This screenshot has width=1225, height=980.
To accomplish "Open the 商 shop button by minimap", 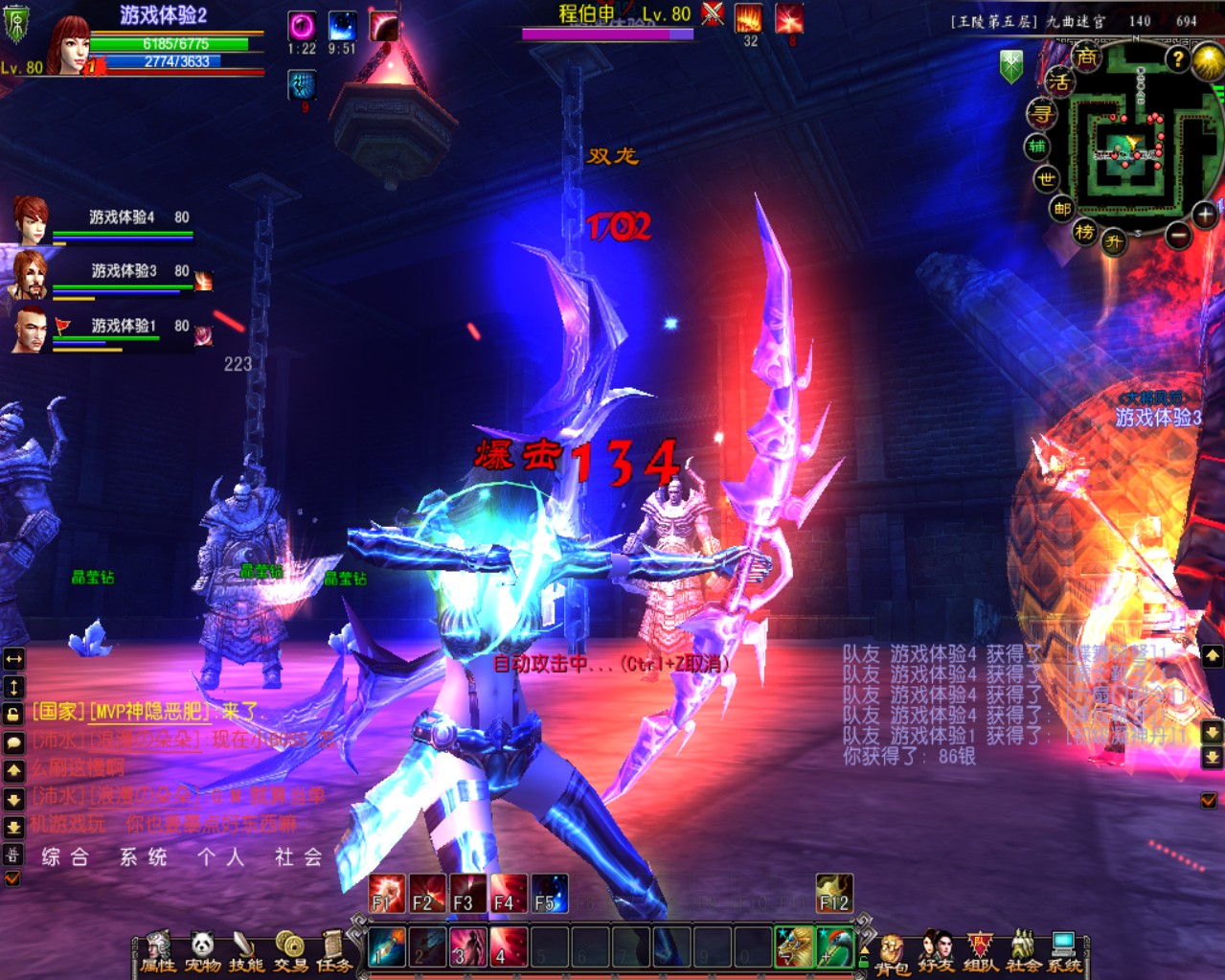I will coord(1086,57).
